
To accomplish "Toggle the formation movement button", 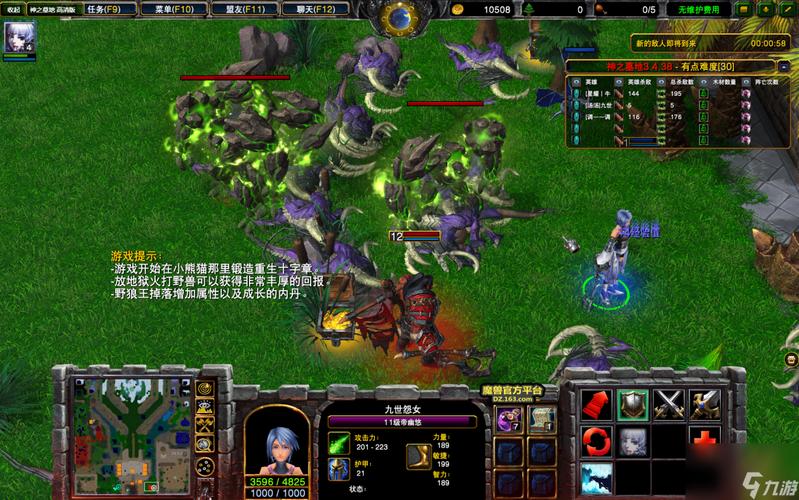I will click(x=205, y=466).
